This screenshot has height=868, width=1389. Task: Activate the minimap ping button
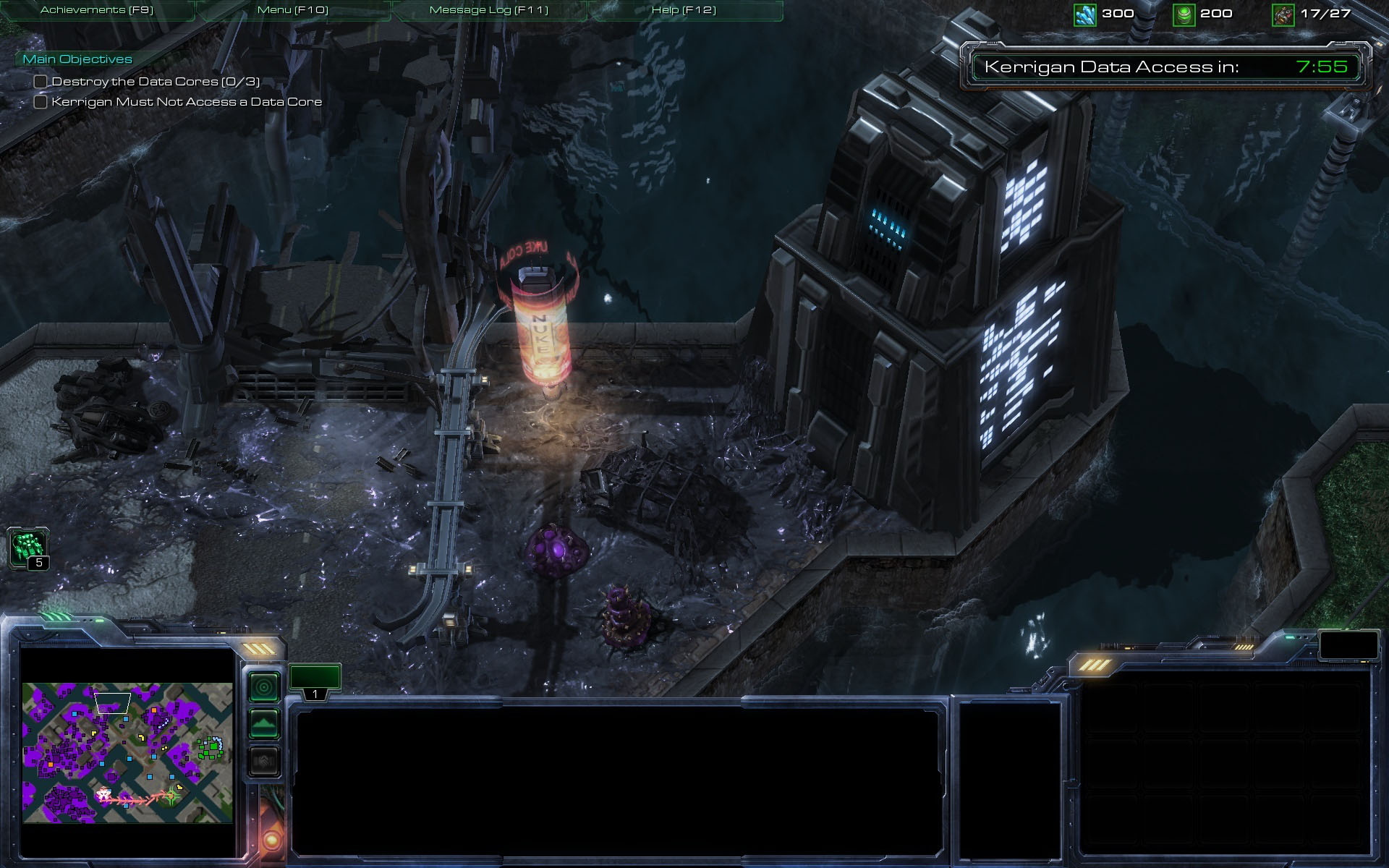pos(264,686)
